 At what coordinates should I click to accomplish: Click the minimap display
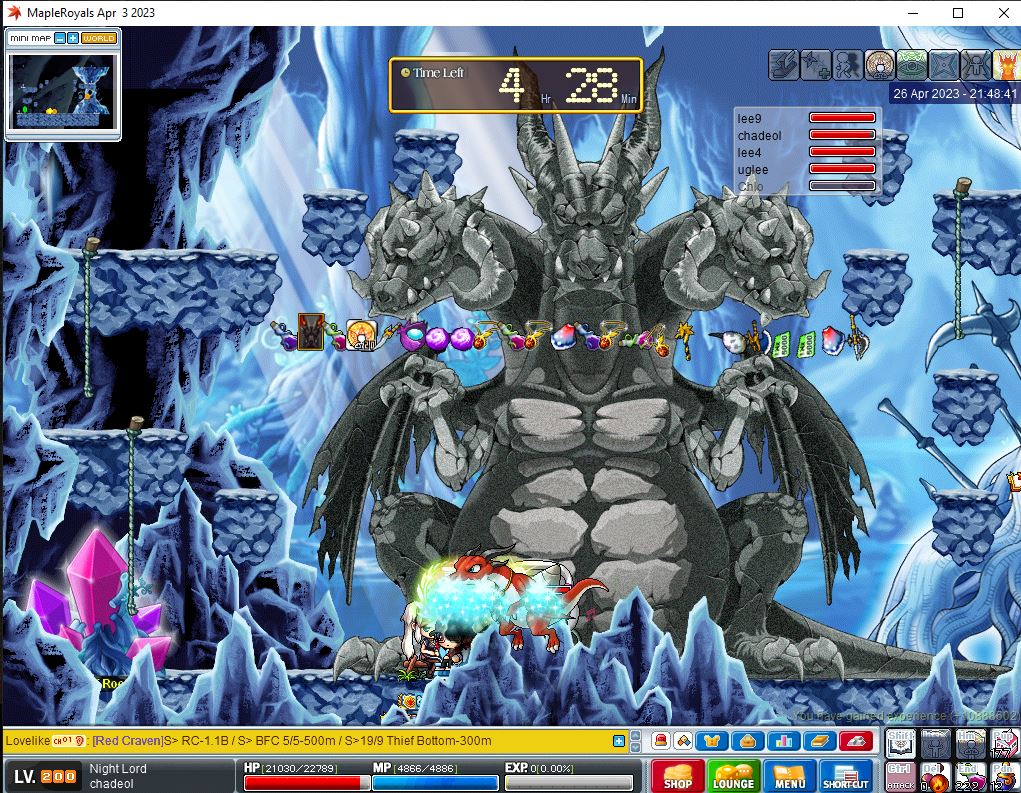[62, 90]
